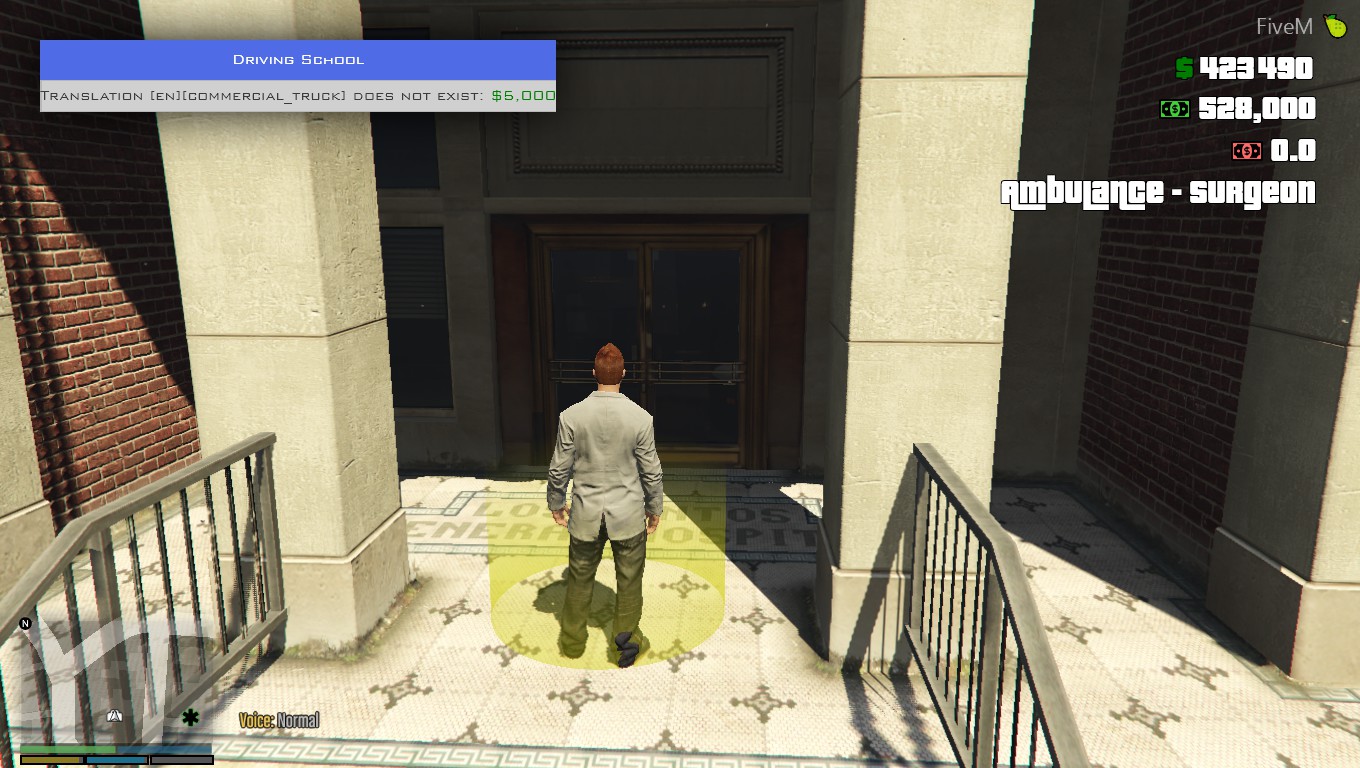Toggle the Voice: Normal indicator

click(x=280, y=719)
